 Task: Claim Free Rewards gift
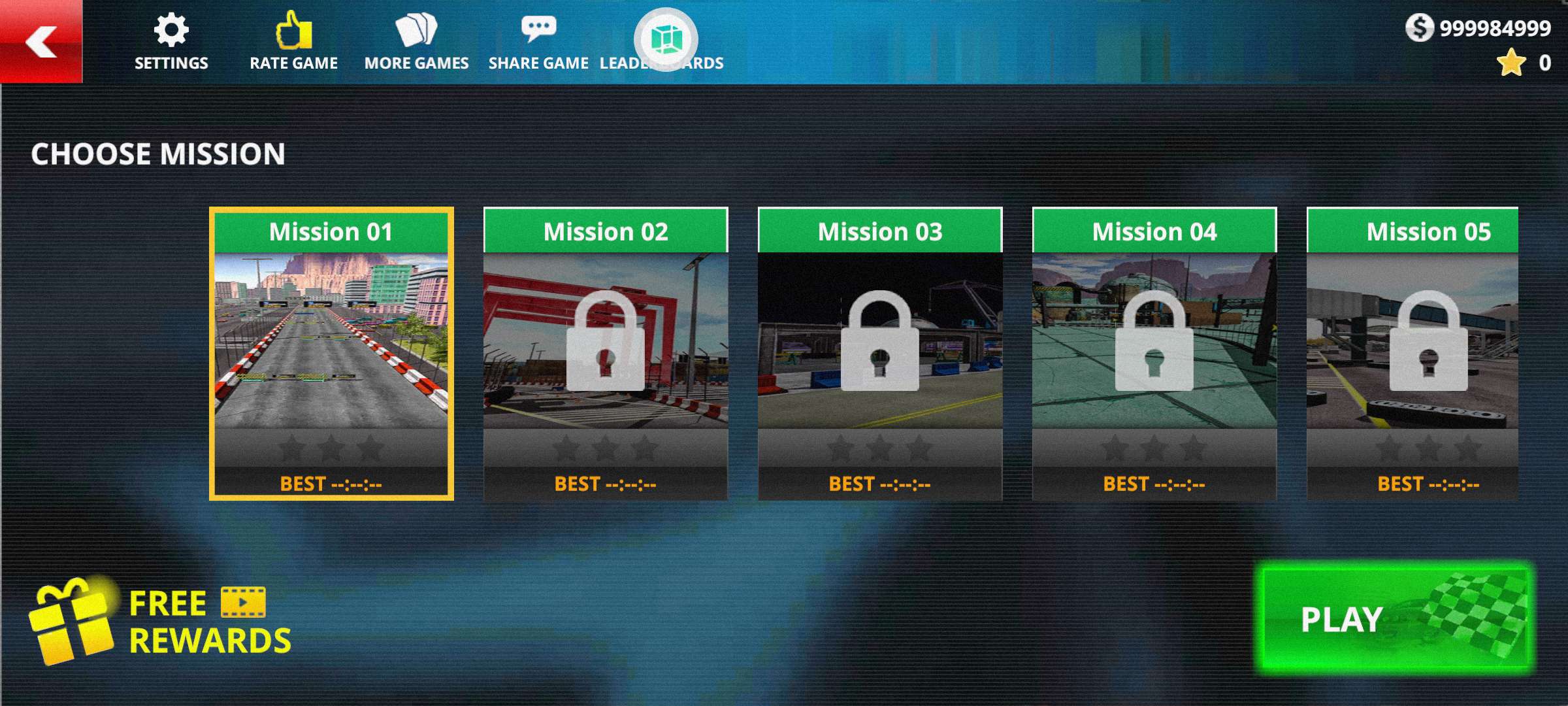click(160, 621)
